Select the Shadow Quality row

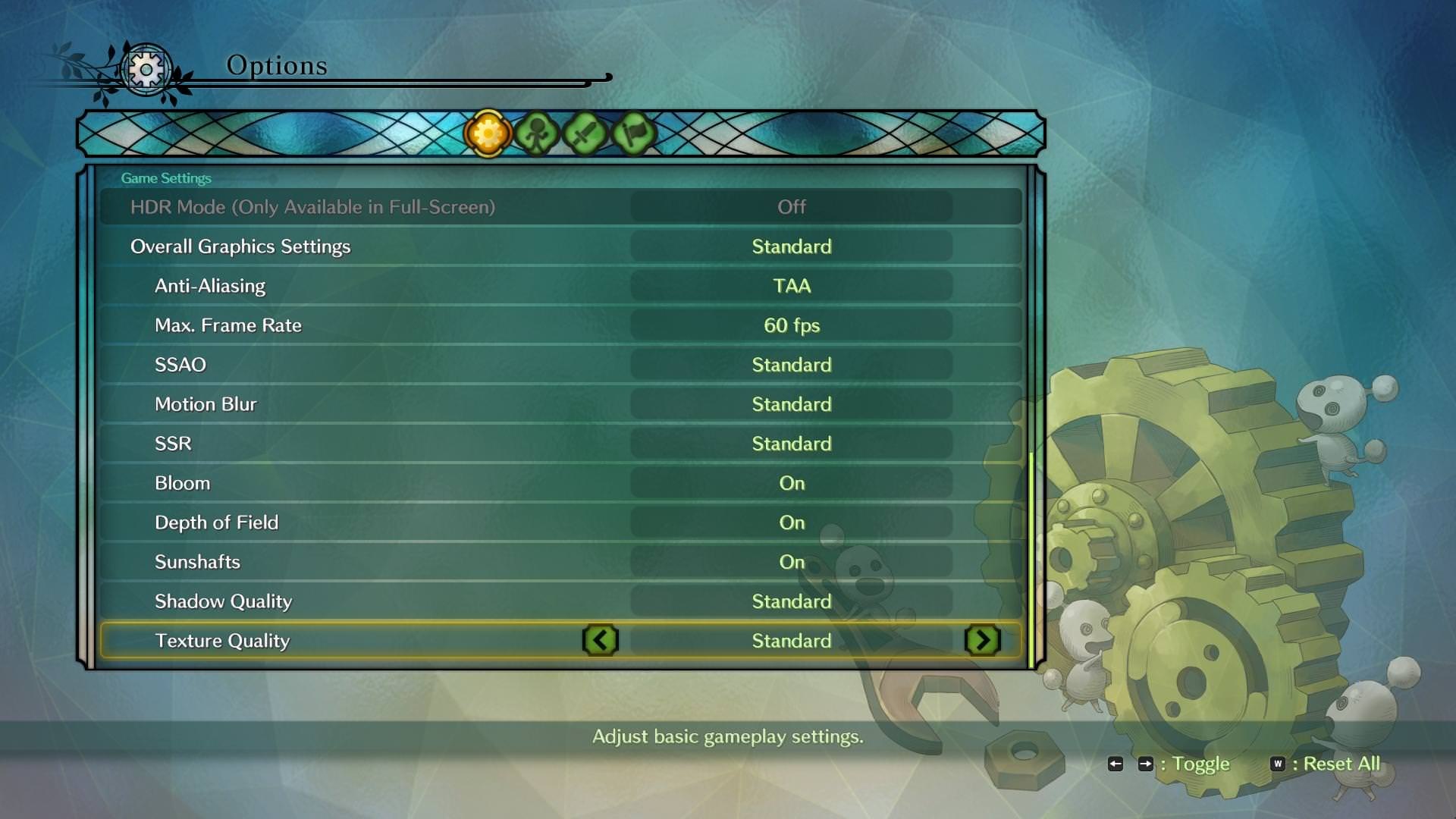tap(561, 601)
